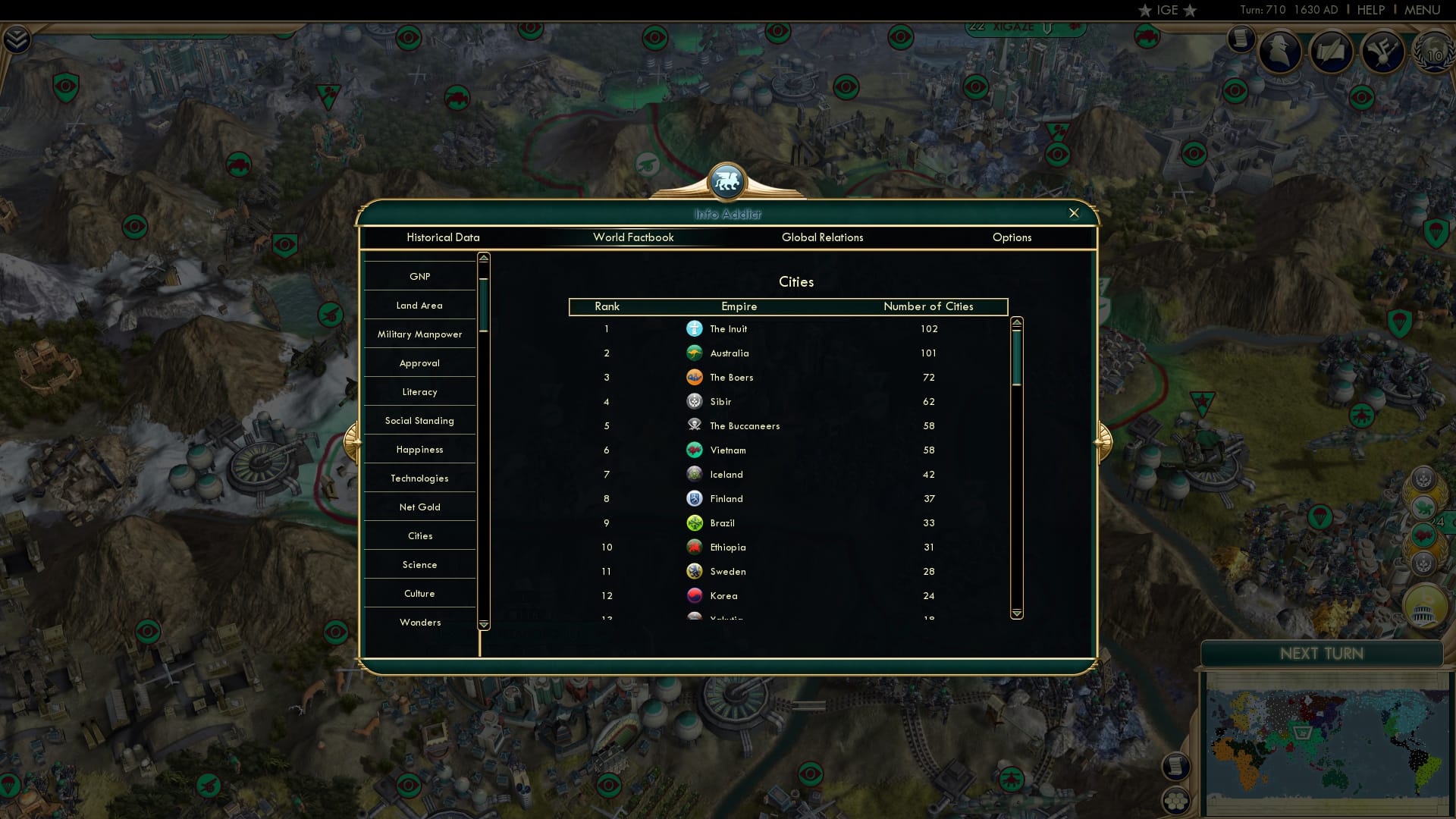Click the Buccaneers skull flag icon

[x=695, y=425]
